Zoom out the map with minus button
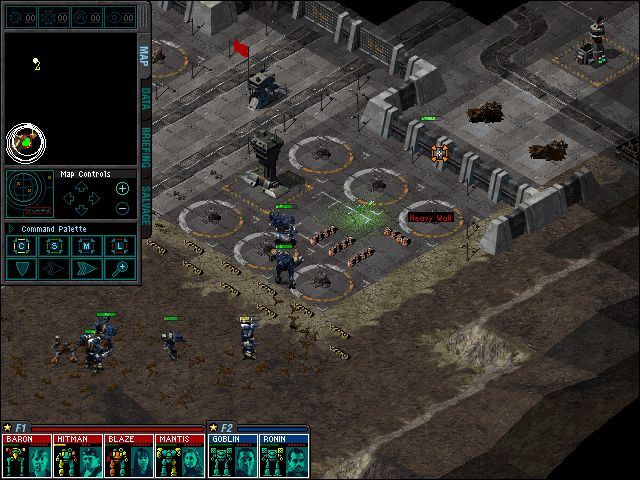The image size is (640, 480). click(122, 208)
